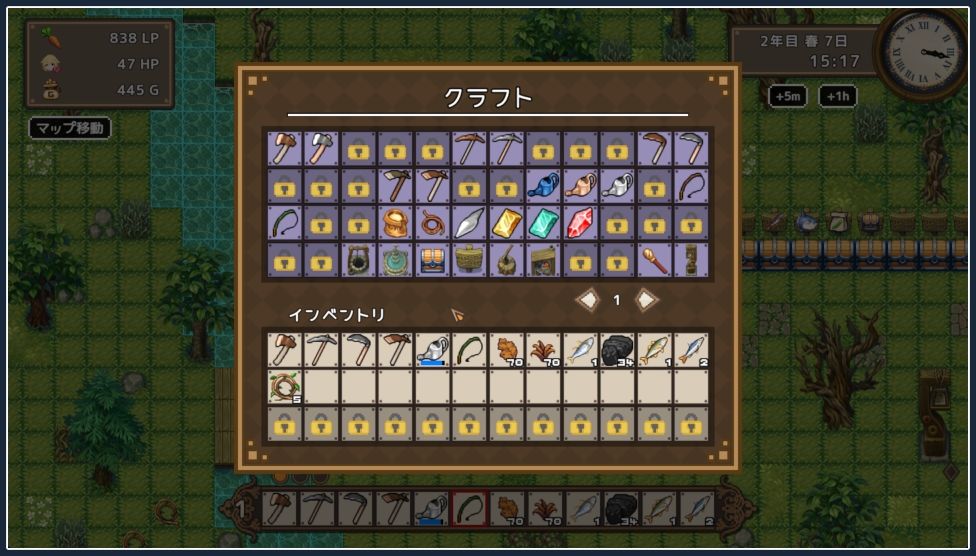Select the red crystal recipe
The width and height of the screenshot is (976, 556).
pyautogui.click(x=580, y=223)
